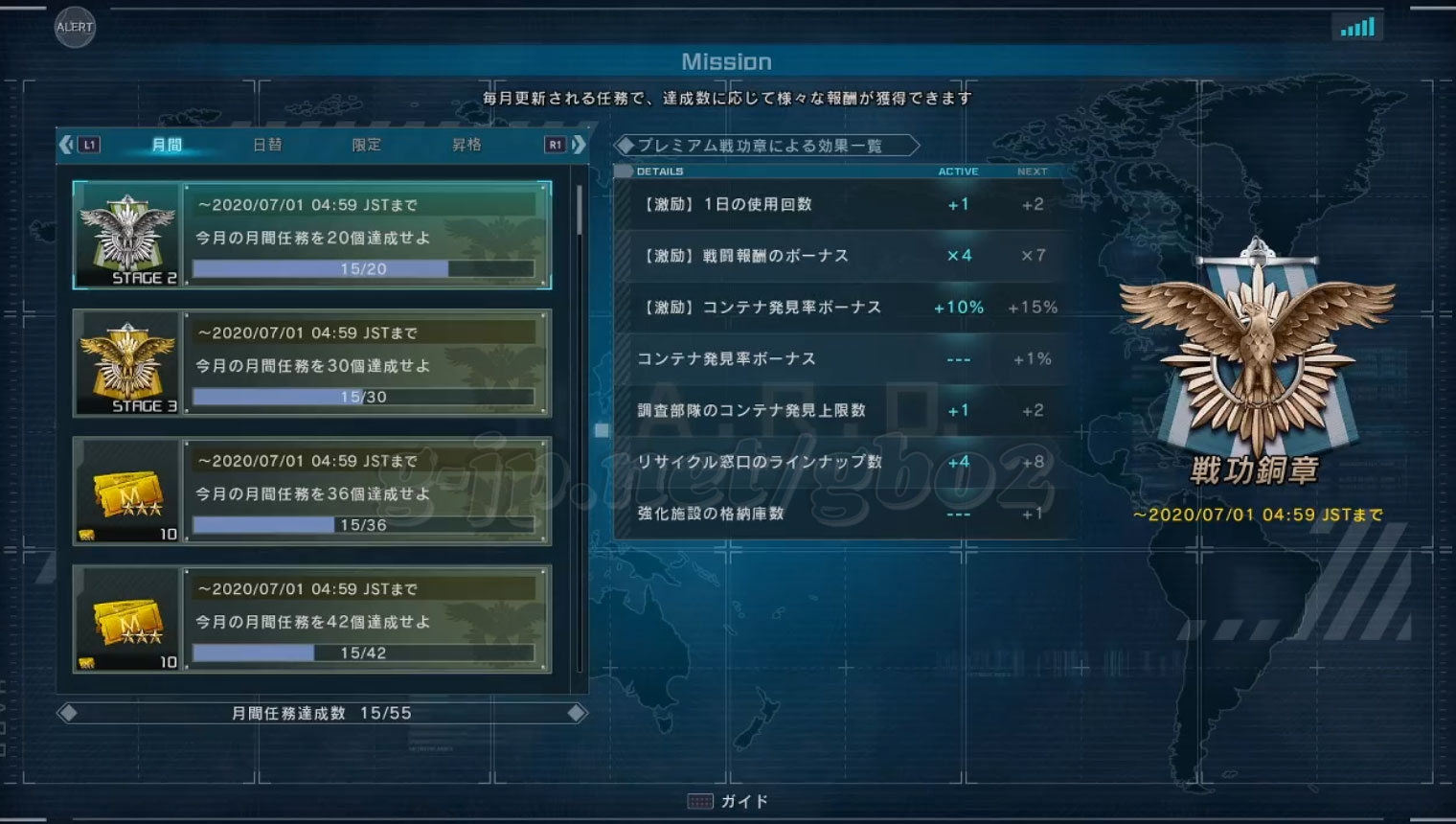1456x824 pixels.
Task: Pick the 42-mission ticket reward task
Action: tap(312, 620)
